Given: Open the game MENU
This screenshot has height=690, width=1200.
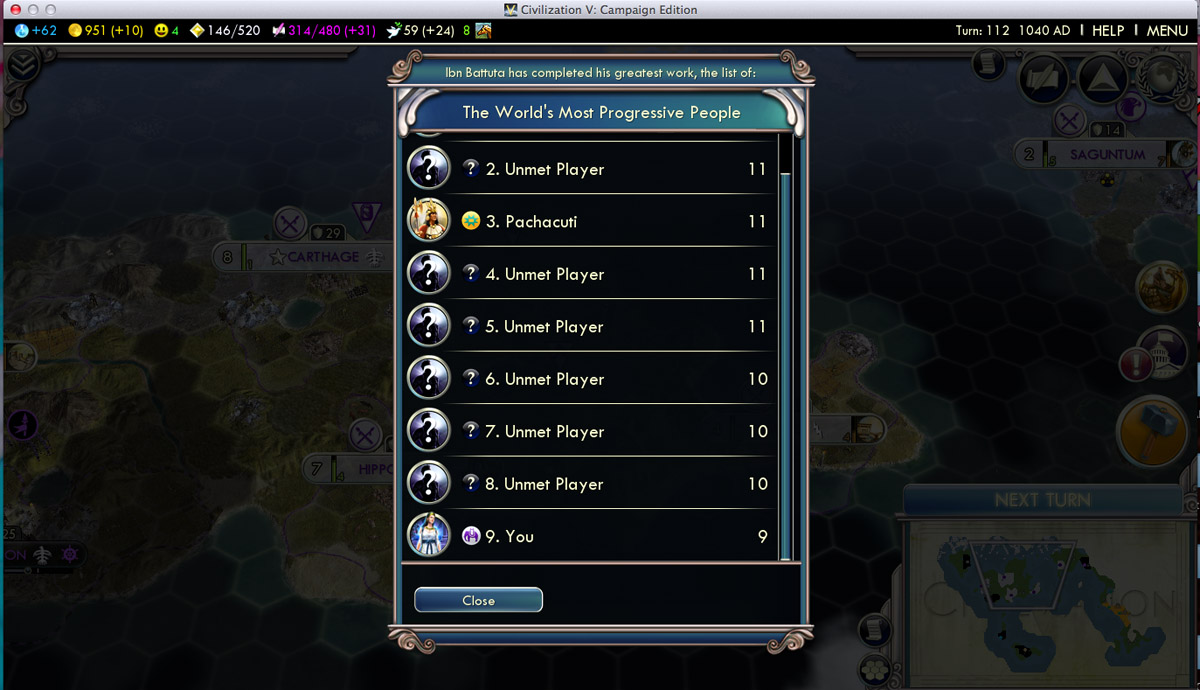Looking at the screenshot, I should click(x=1167, y=31).
